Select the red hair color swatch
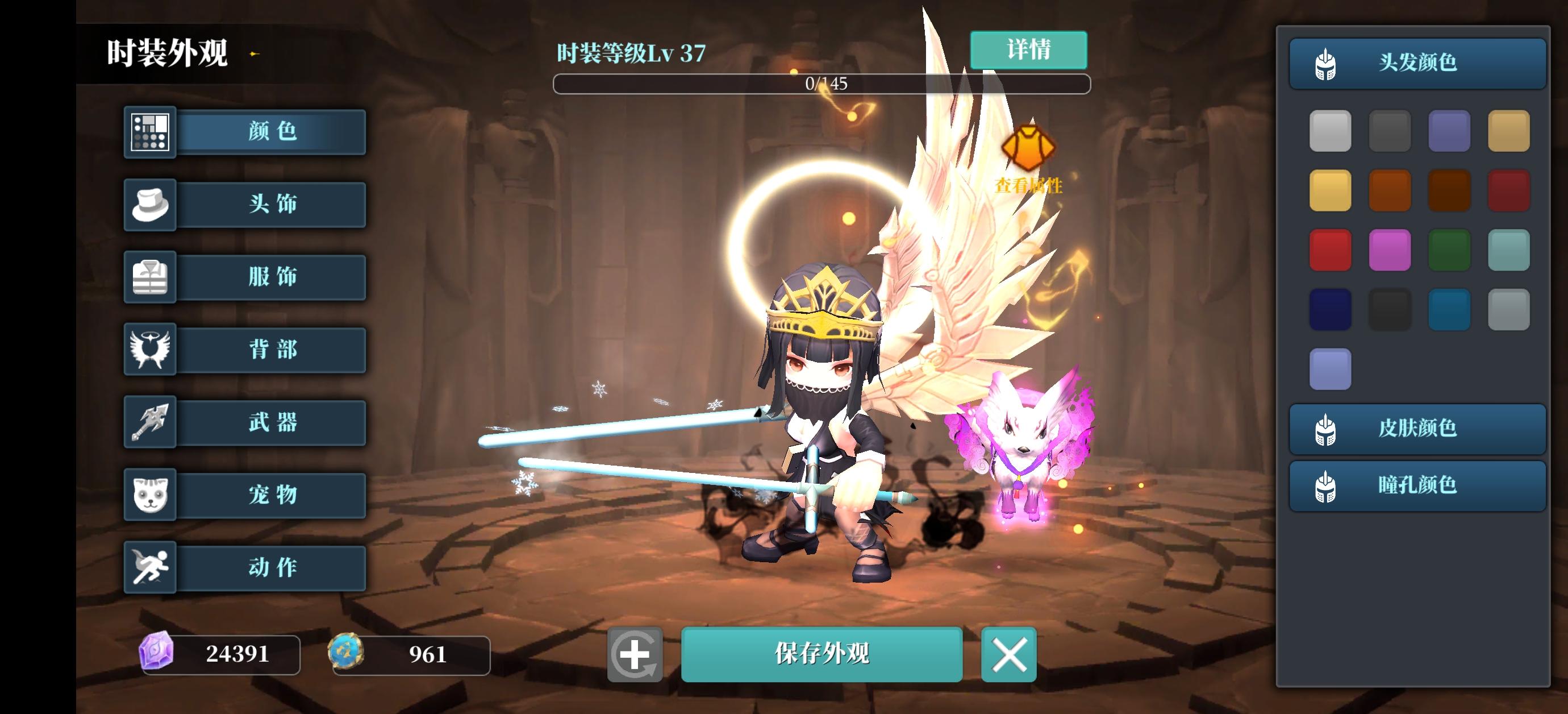Viewport: 1568px width, 714px height. pyautogui.click(x=1331, y=249)
